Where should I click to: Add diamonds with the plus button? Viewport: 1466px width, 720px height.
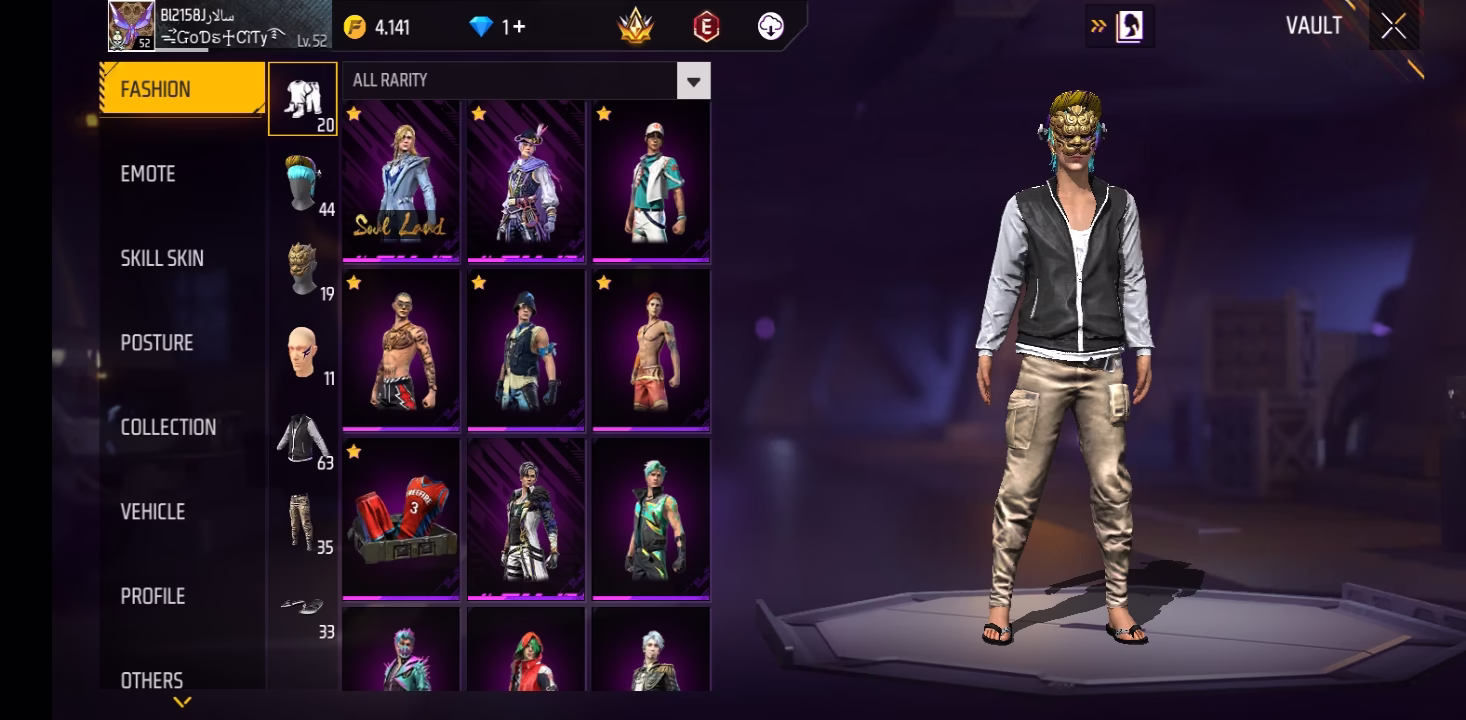coord(519,27)
